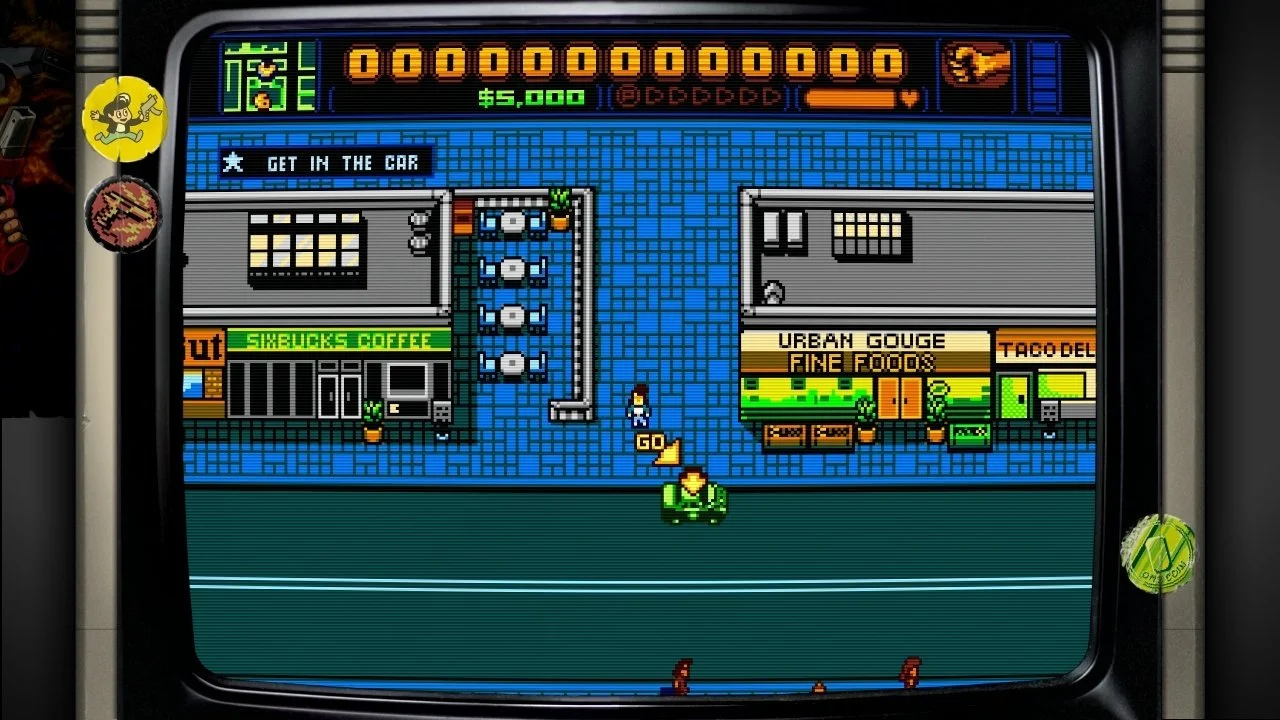
Task: Toggle the leftmost coin slot in the score row
Action: tap(367, 63)
